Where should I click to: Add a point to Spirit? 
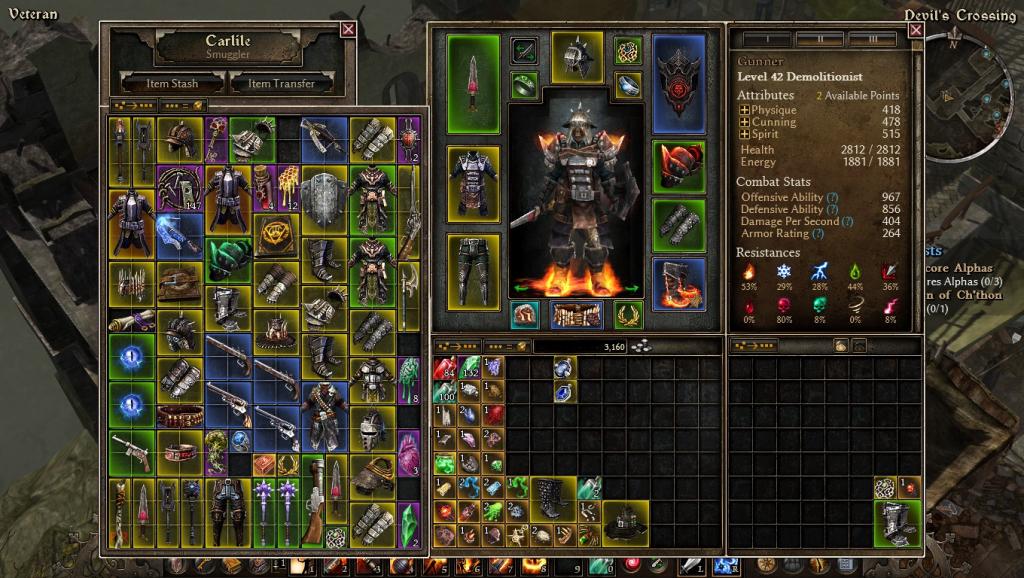pos(744,134)
